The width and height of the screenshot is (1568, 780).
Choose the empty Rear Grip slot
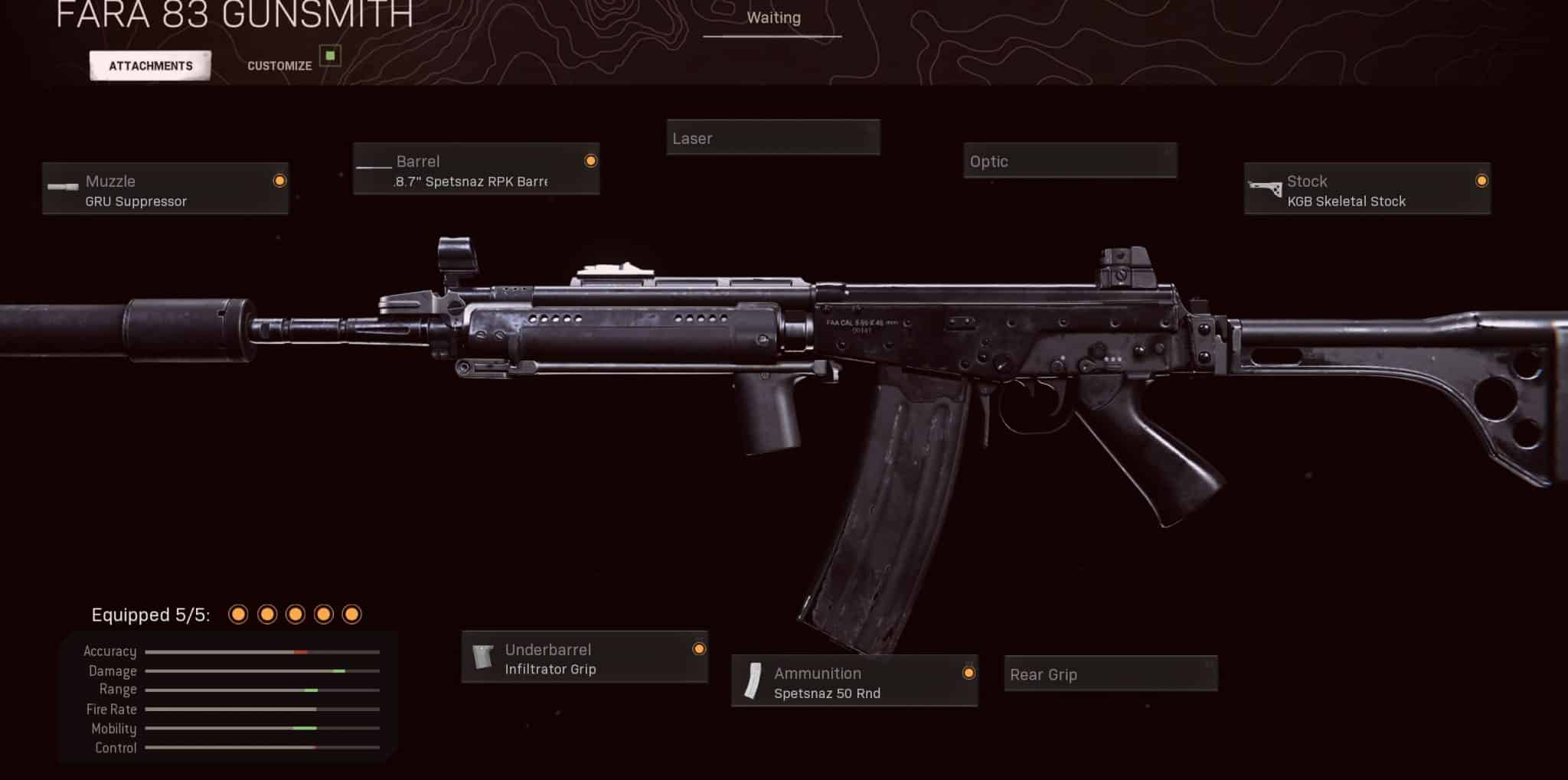coord(1110,674)
